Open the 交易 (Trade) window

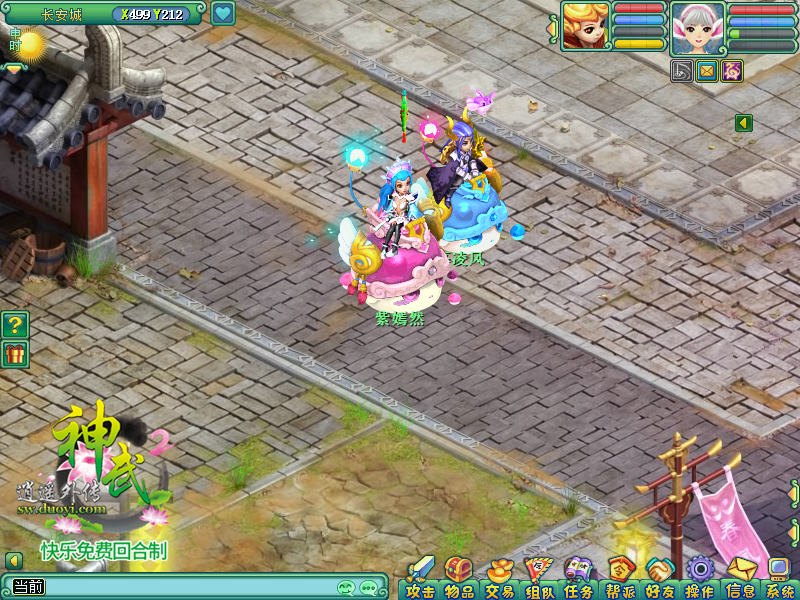tap(499, 580)
